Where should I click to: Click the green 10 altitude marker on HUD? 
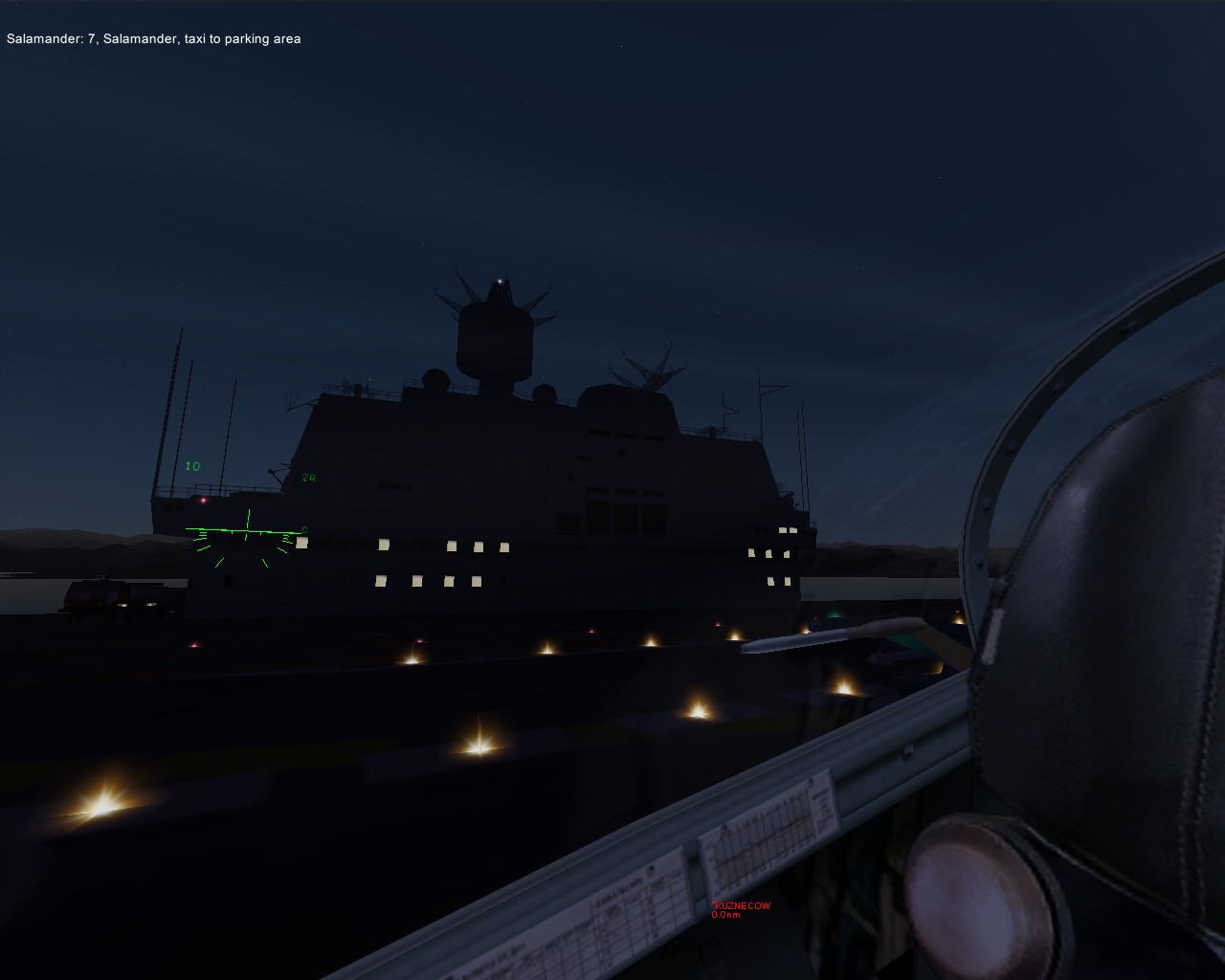191,465
